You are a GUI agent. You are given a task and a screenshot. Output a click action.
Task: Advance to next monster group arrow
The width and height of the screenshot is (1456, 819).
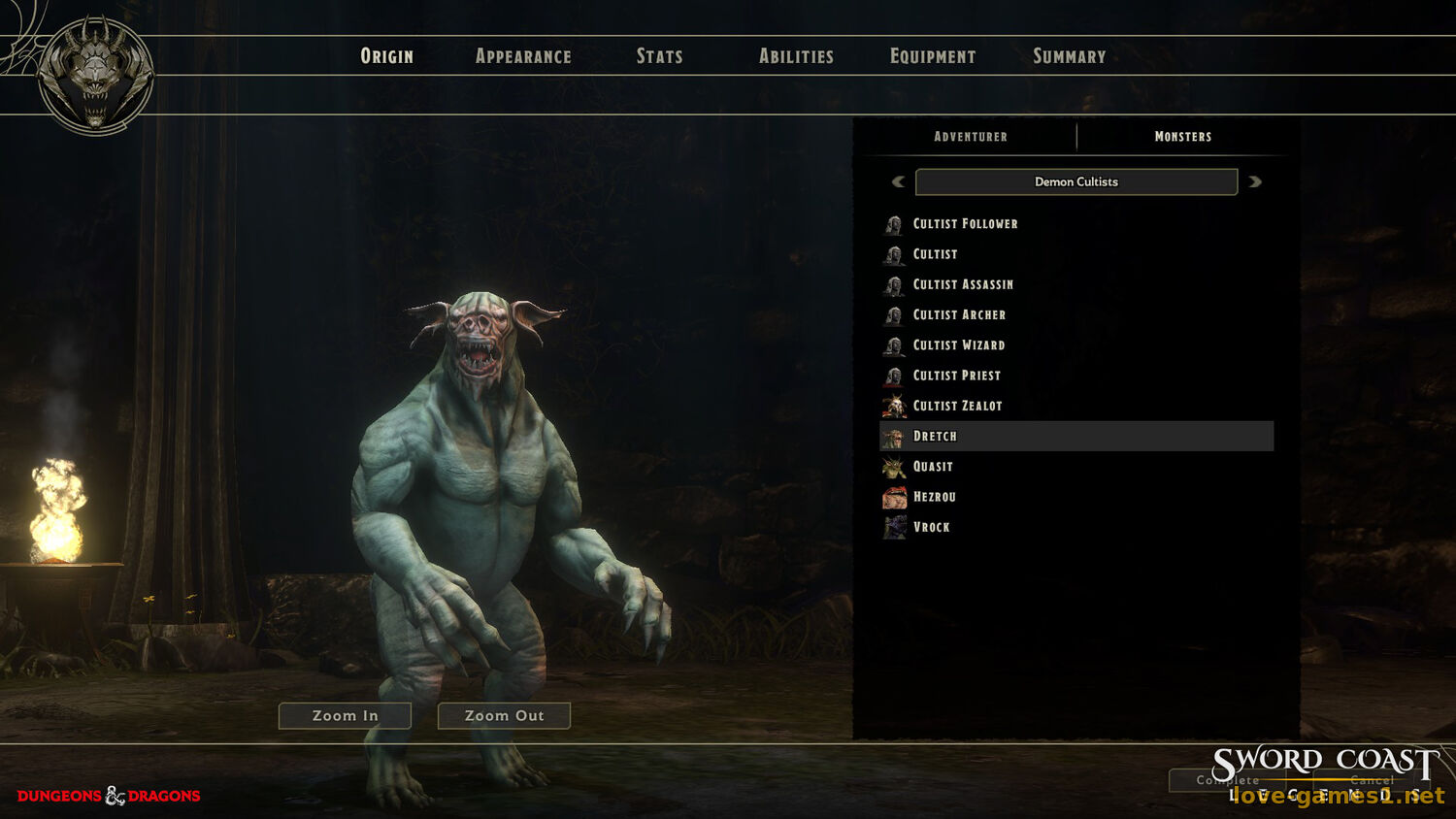[1255, 181]
